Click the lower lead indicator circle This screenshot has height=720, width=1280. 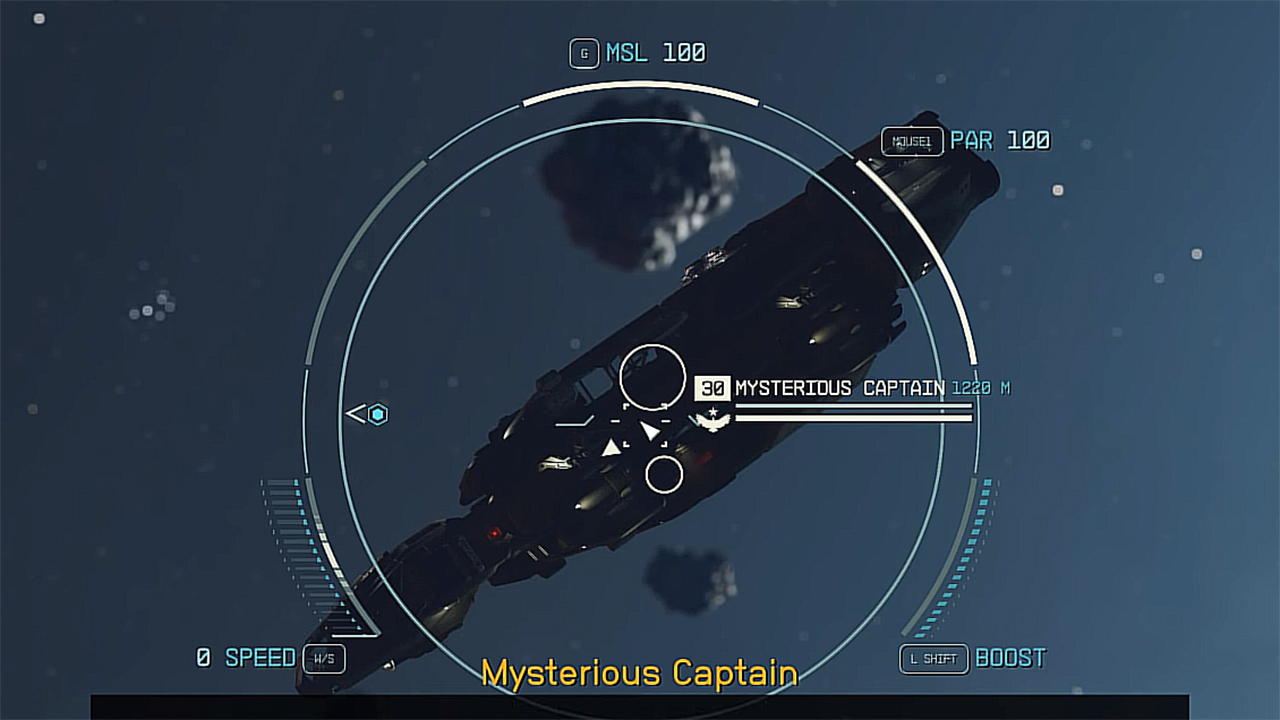(x=663, y=472)
